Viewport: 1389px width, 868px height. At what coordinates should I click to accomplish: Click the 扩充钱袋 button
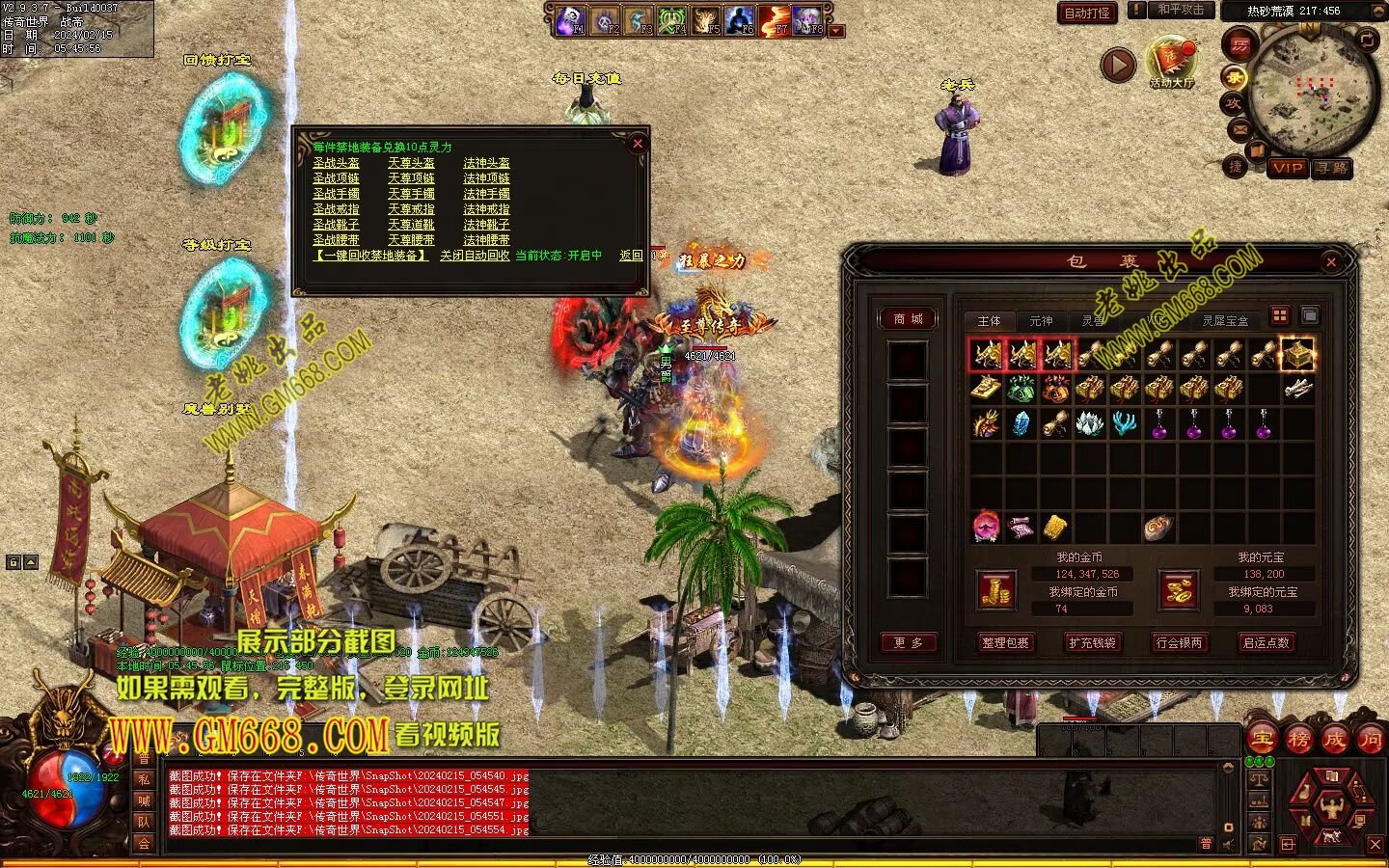(1092, 642)
